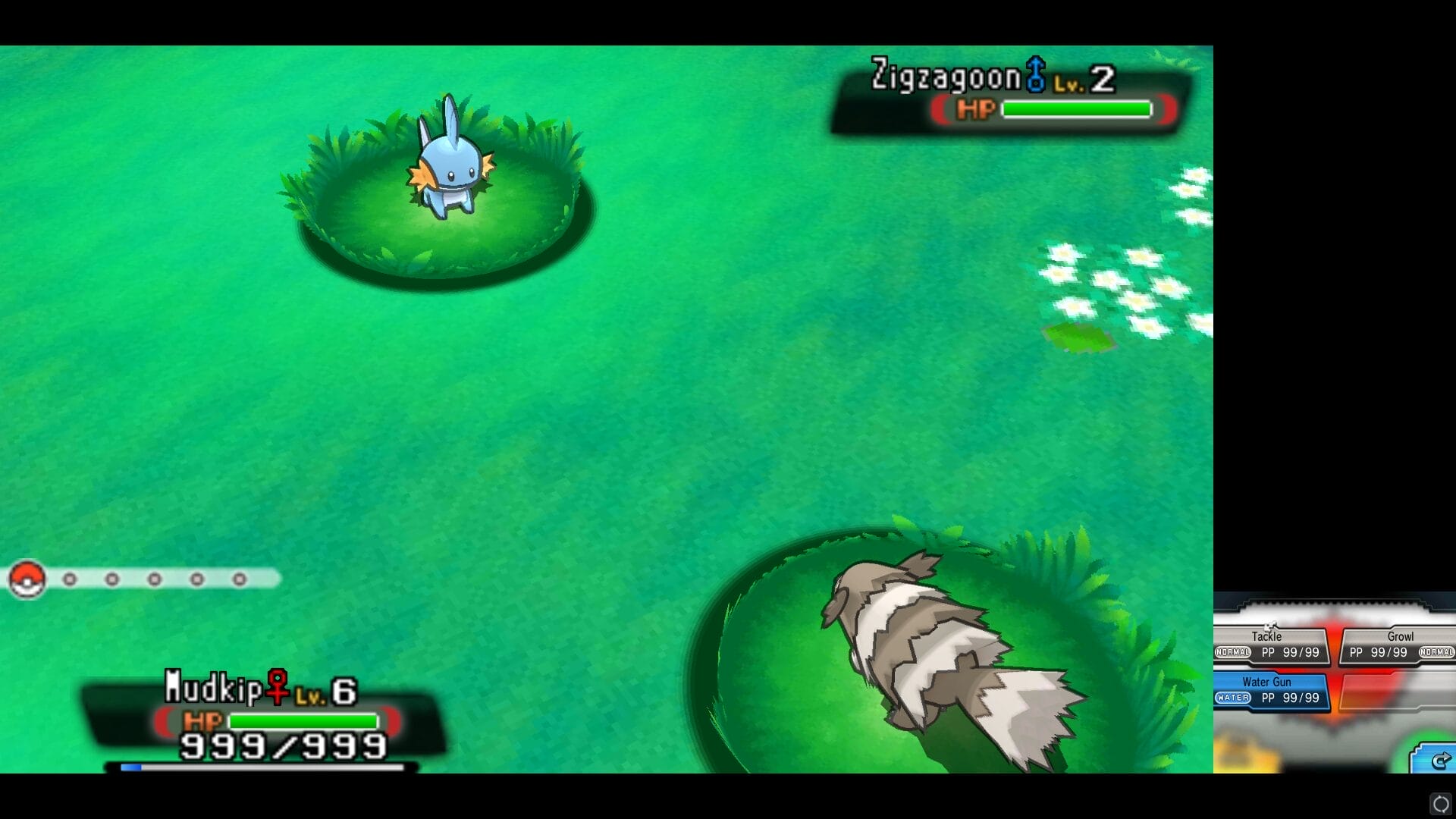Select the first empty party ball slot
Viewport: 1456px width, 819px height.
point(70,578)
